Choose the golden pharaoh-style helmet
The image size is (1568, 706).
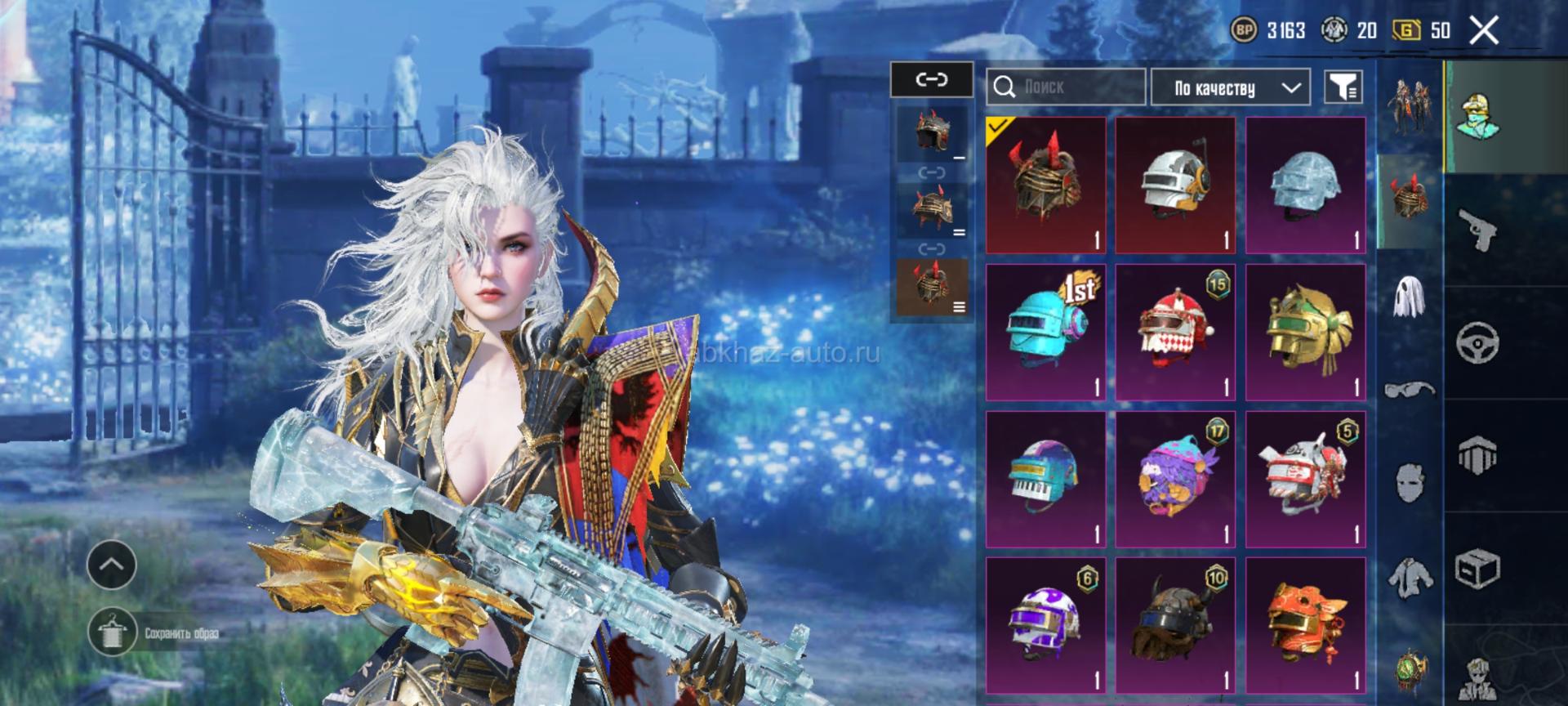[1305, 333]
